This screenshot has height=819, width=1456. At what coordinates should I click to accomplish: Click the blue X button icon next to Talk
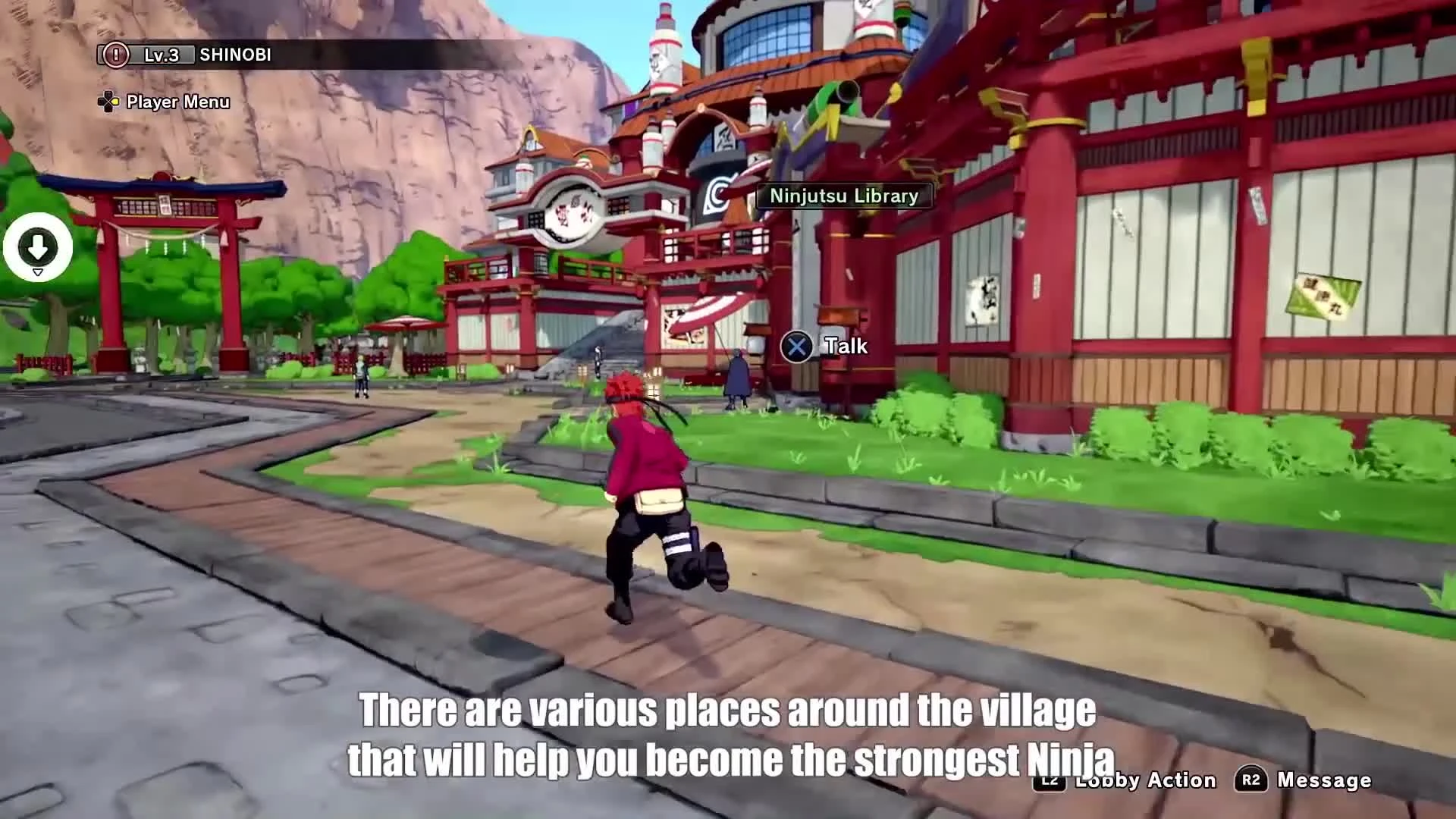click(795, 347)
